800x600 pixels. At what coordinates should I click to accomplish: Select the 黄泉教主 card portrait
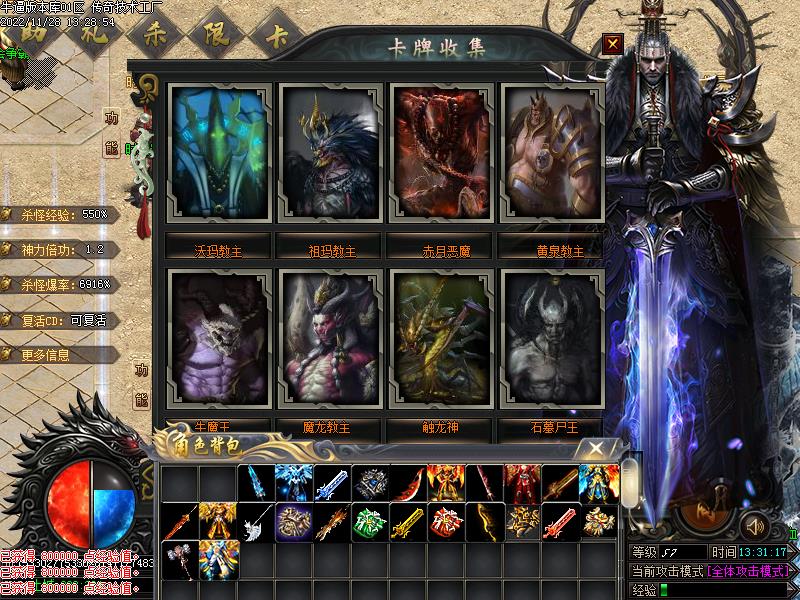[x=551, y=160]
